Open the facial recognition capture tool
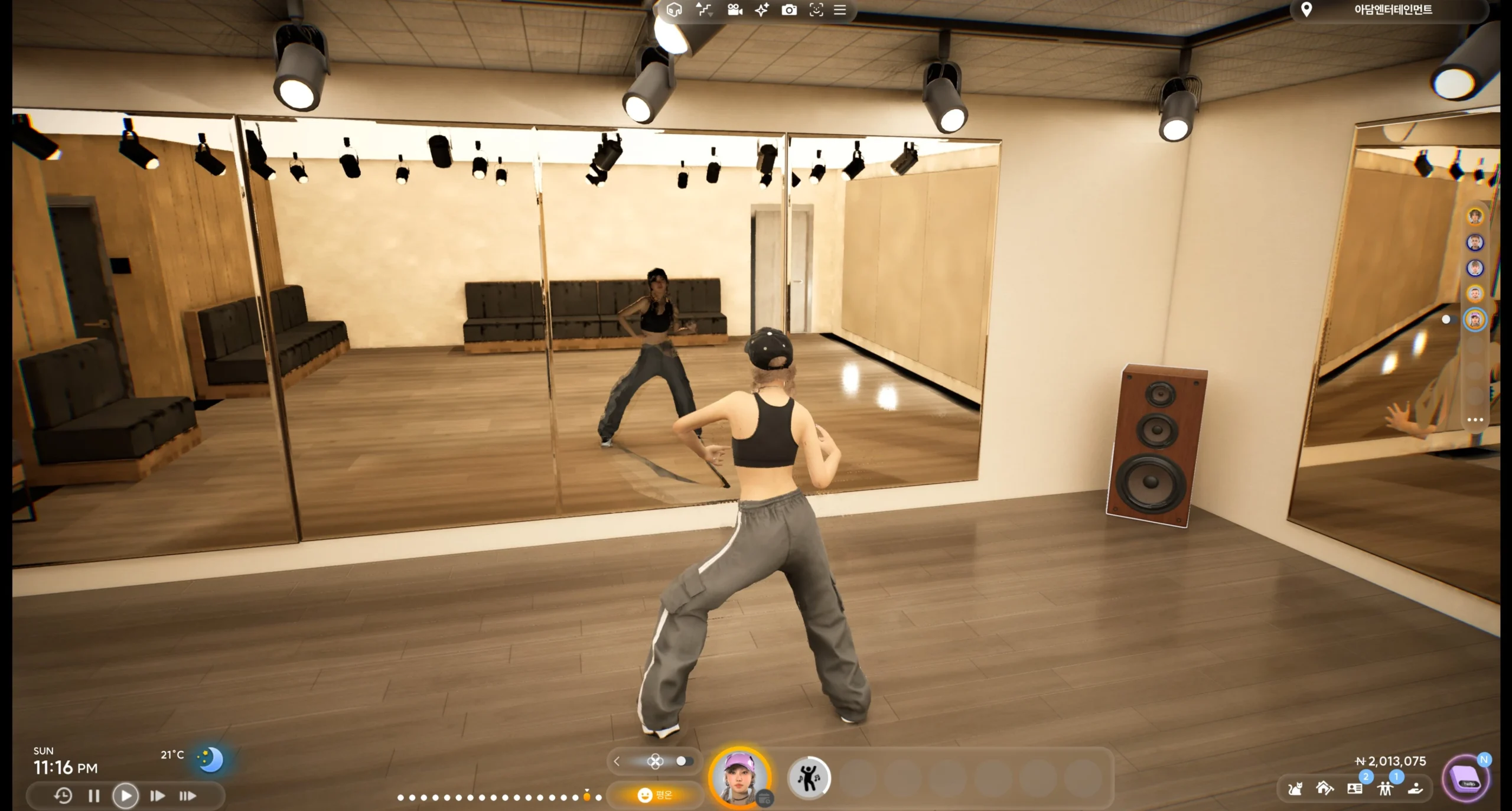This screenshot has height=811, width=1512. pyautogui.click(x=817, y=10)
